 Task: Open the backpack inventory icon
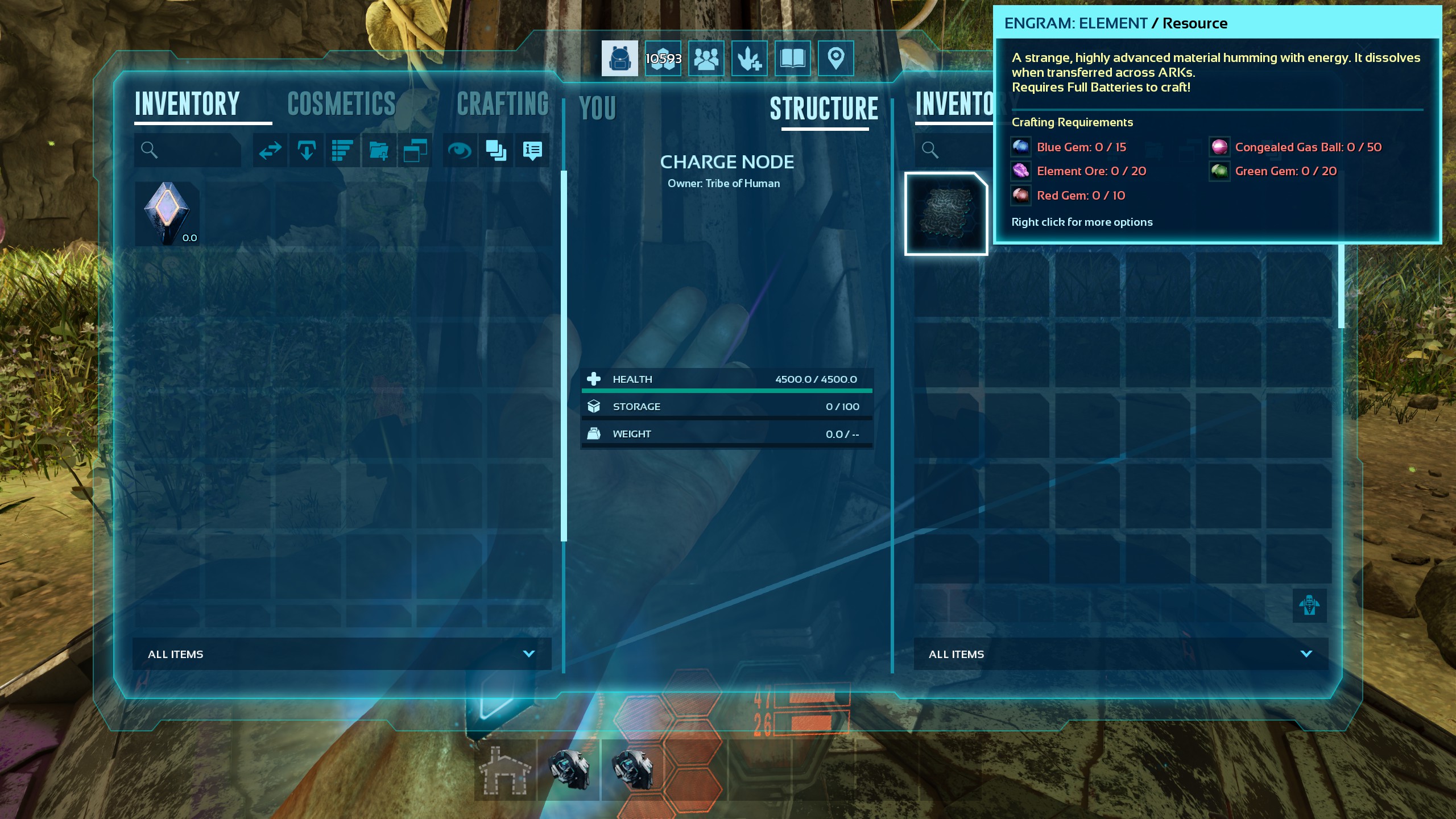coord(619,58)
